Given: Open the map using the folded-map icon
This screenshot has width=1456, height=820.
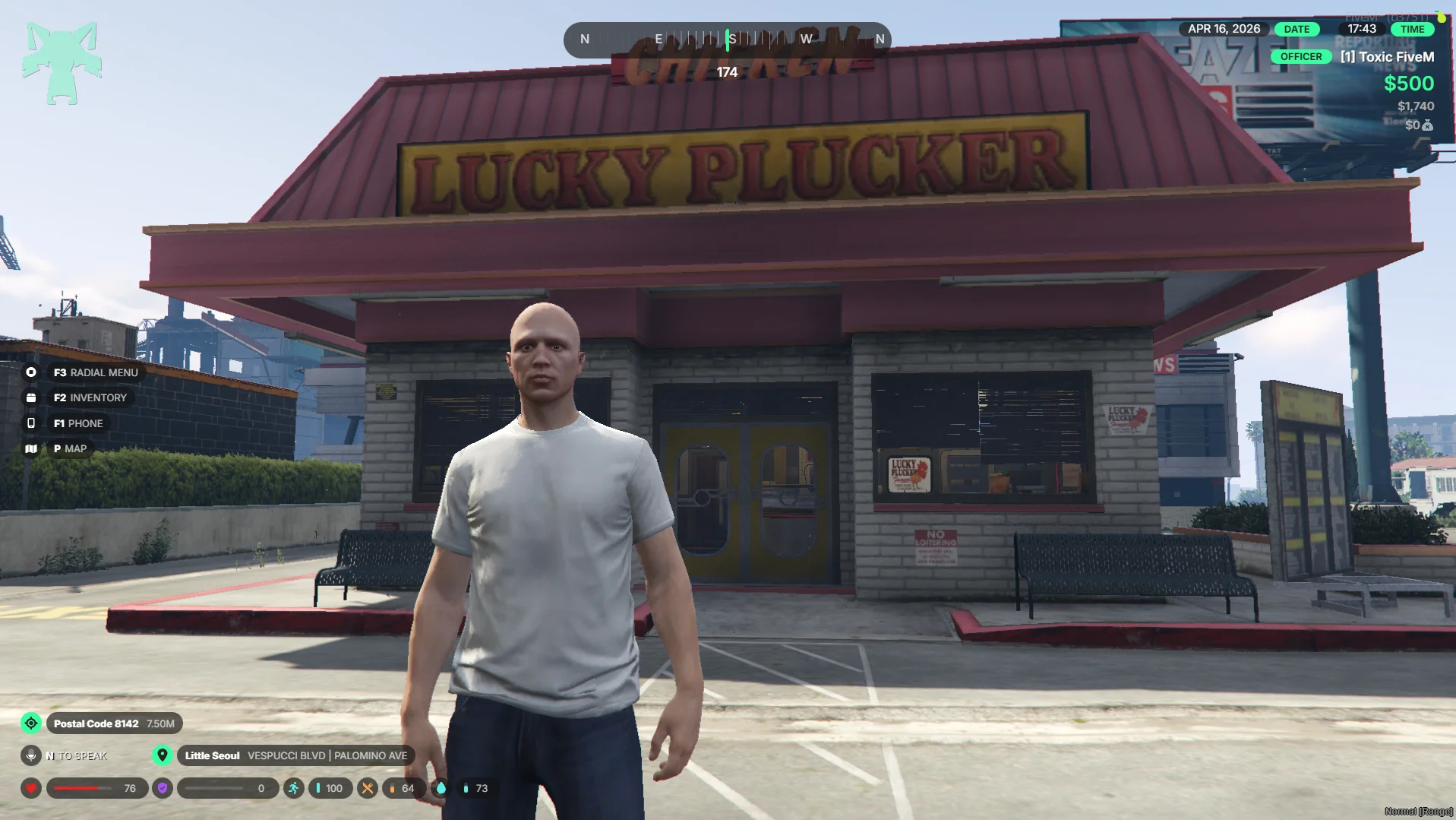Looking at the screenshot, I should (31, 448).
